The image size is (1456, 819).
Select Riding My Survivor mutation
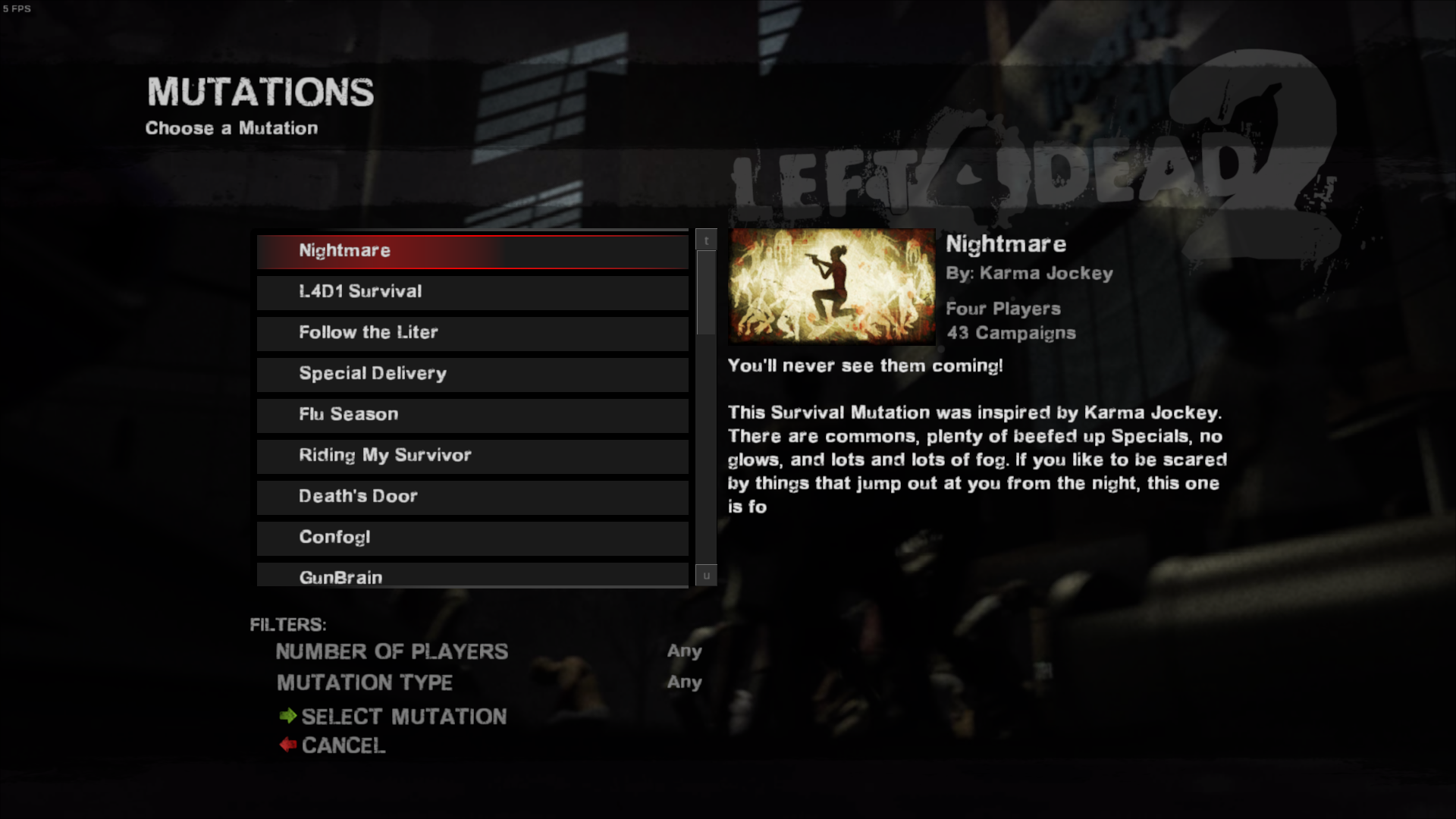coord(472,456)
